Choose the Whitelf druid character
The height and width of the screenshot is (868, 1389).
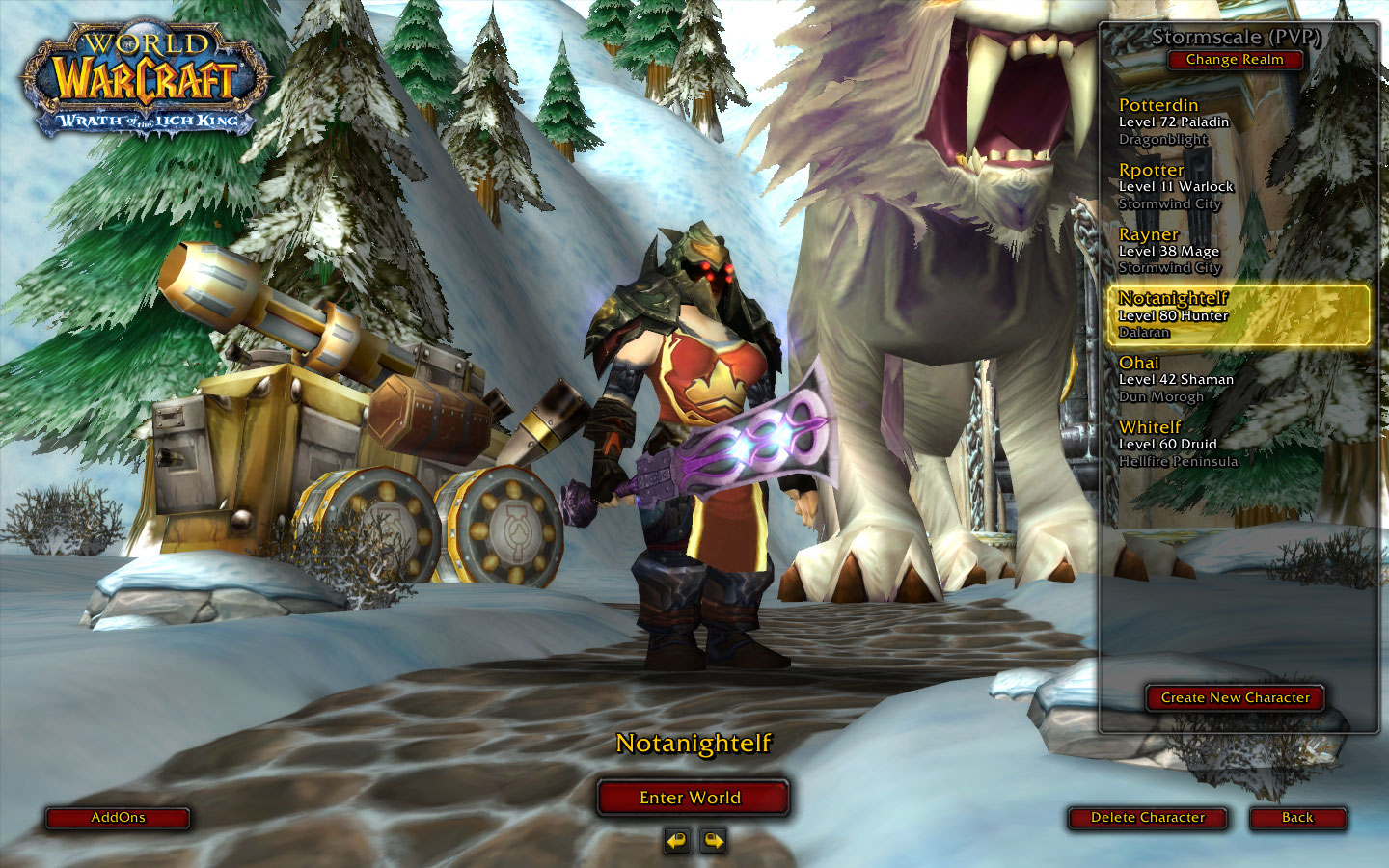(1239, 445)
